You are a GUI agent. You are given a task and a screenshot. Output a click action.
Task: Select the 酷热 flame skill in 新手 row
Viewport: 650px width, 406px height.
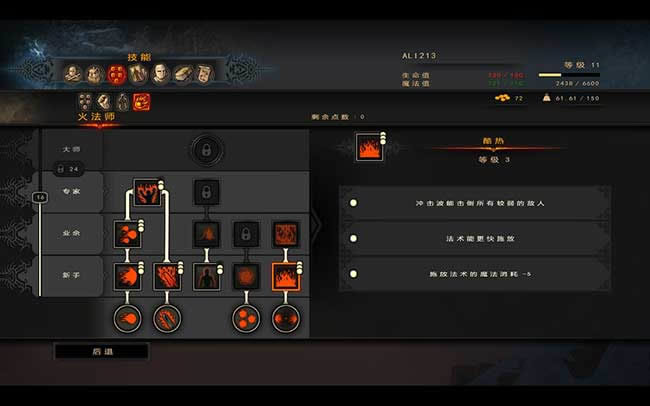[285, 276]
